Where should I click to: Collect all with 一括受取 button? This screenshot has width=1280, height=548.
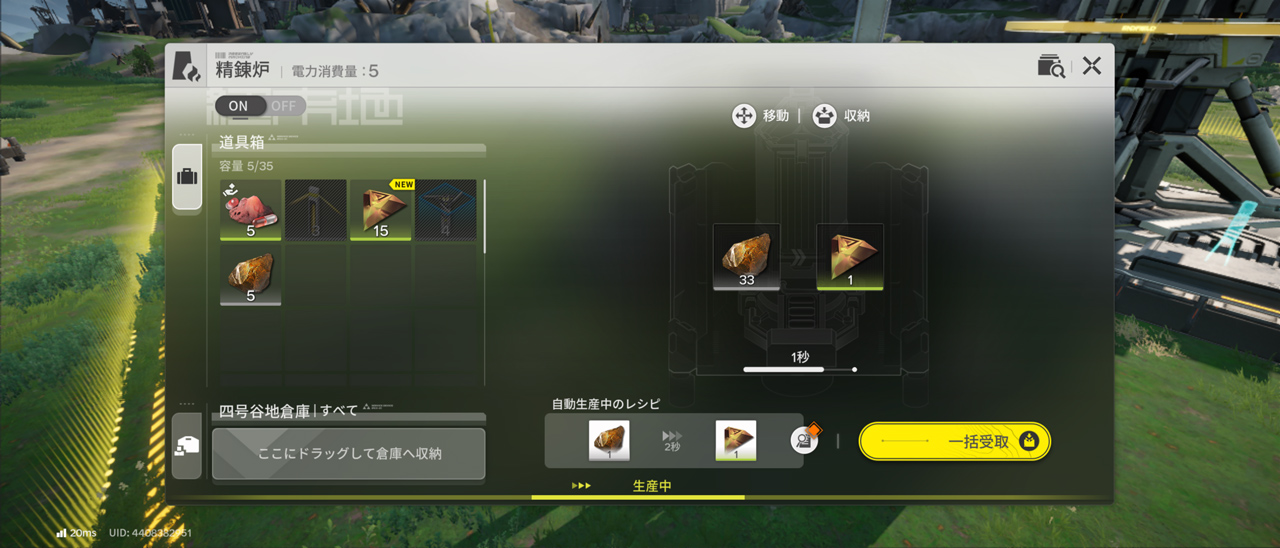(x=955, y=441)
